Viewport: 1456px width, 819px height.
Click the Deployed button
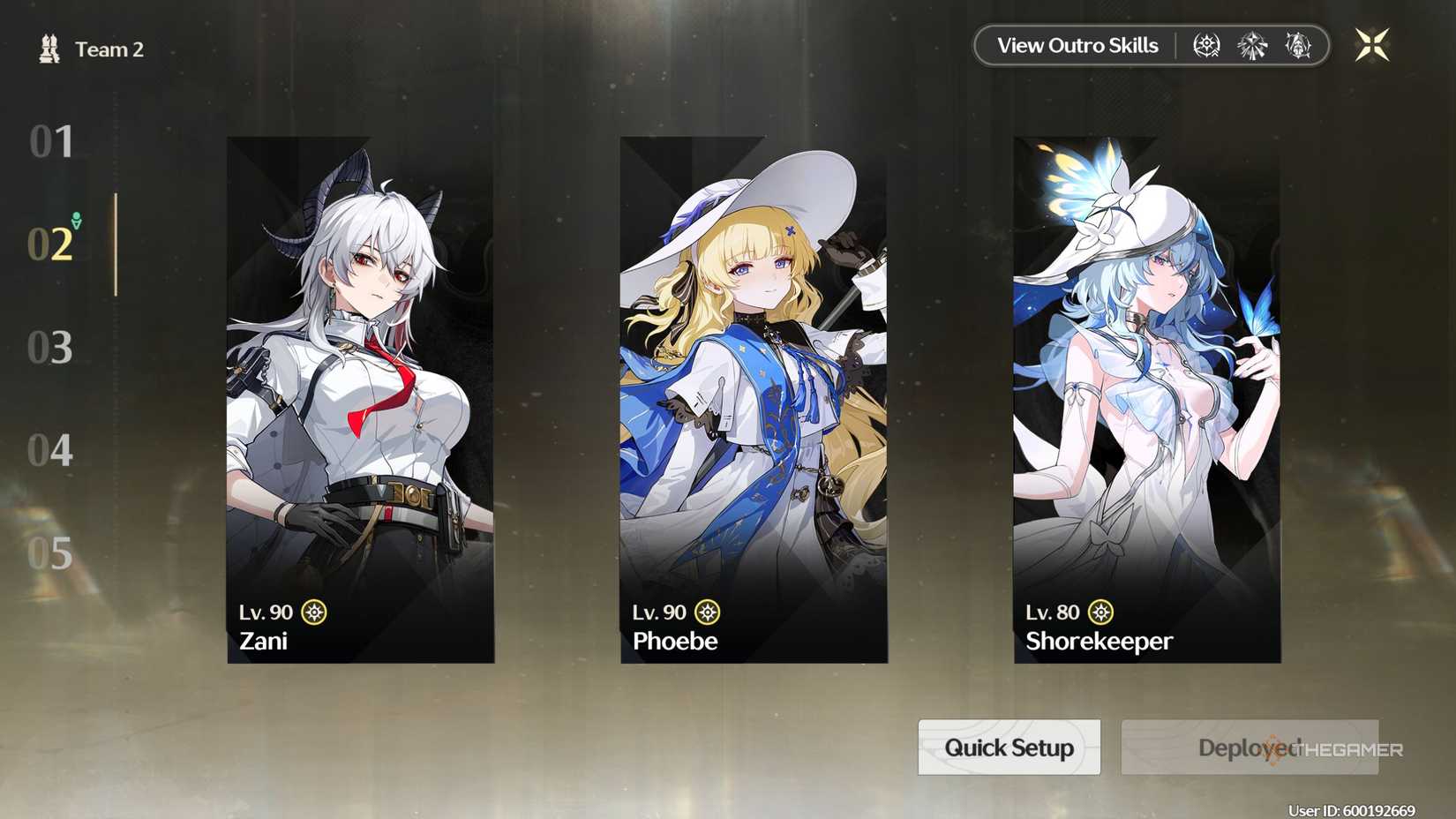(1247, 748)
